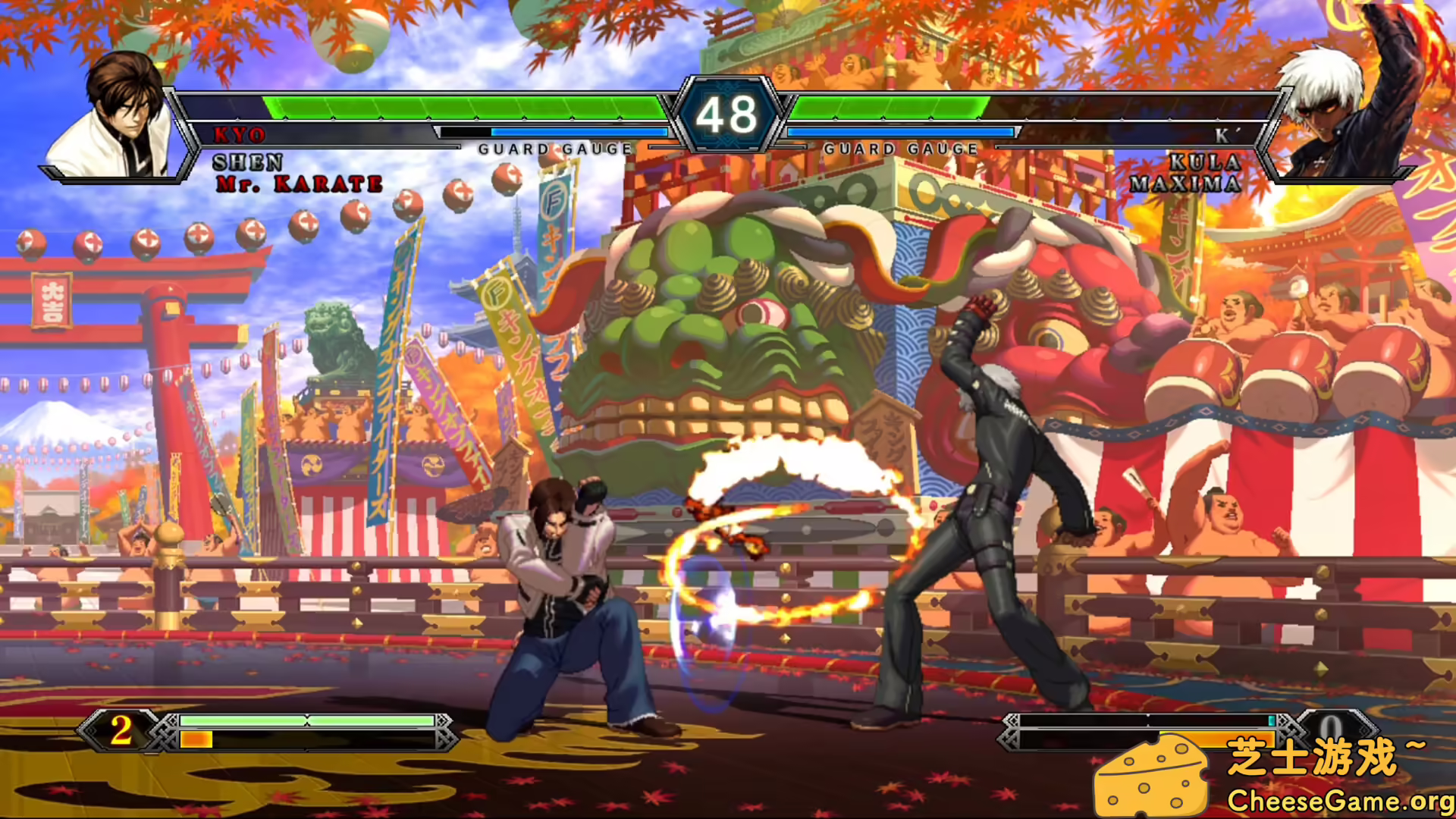1456x819 pixels.
Task: Click the countdown timer showing 48
Action: click(726, 114)
